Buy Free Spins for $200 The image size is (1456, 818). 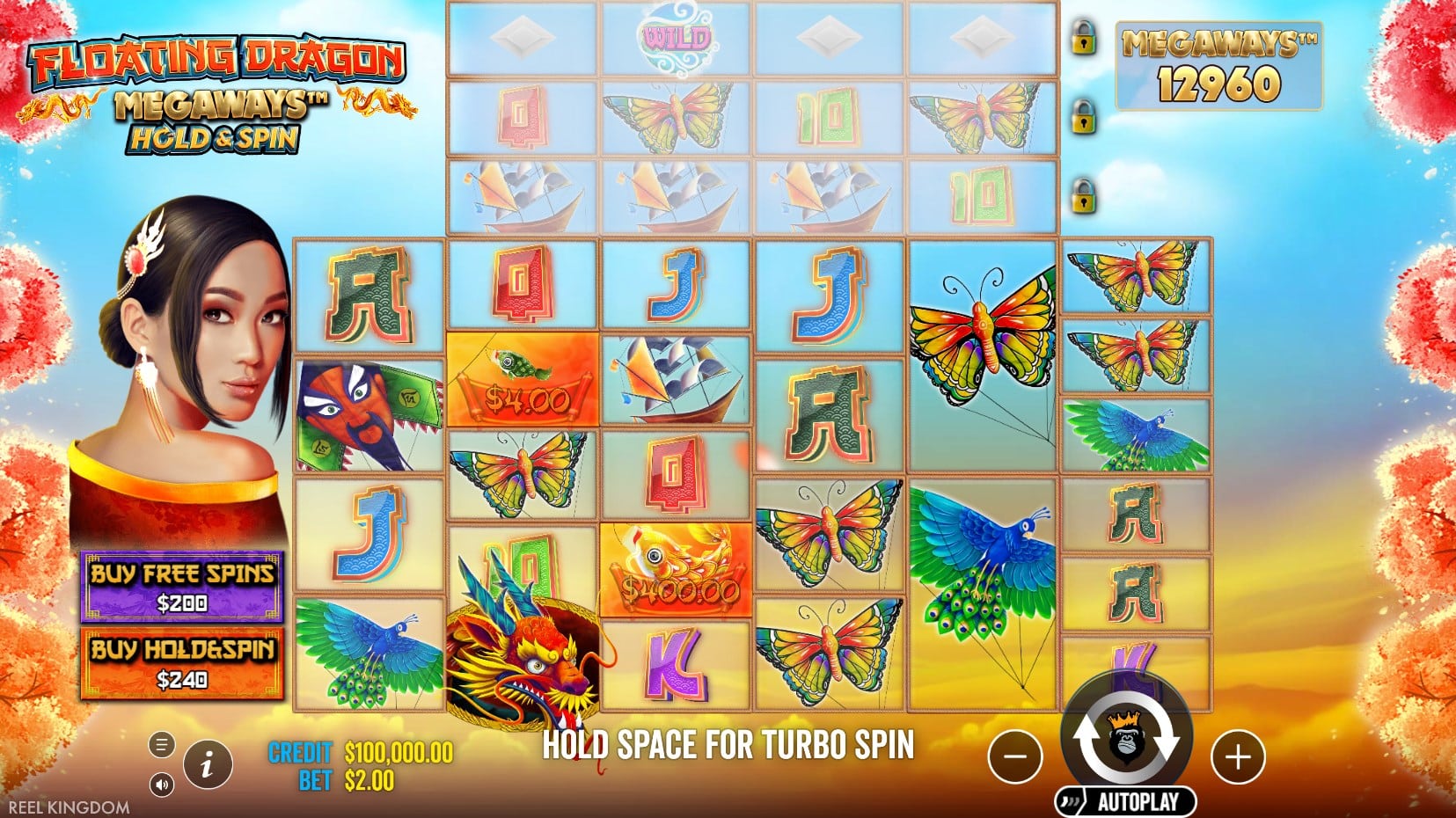pos(182,587)
